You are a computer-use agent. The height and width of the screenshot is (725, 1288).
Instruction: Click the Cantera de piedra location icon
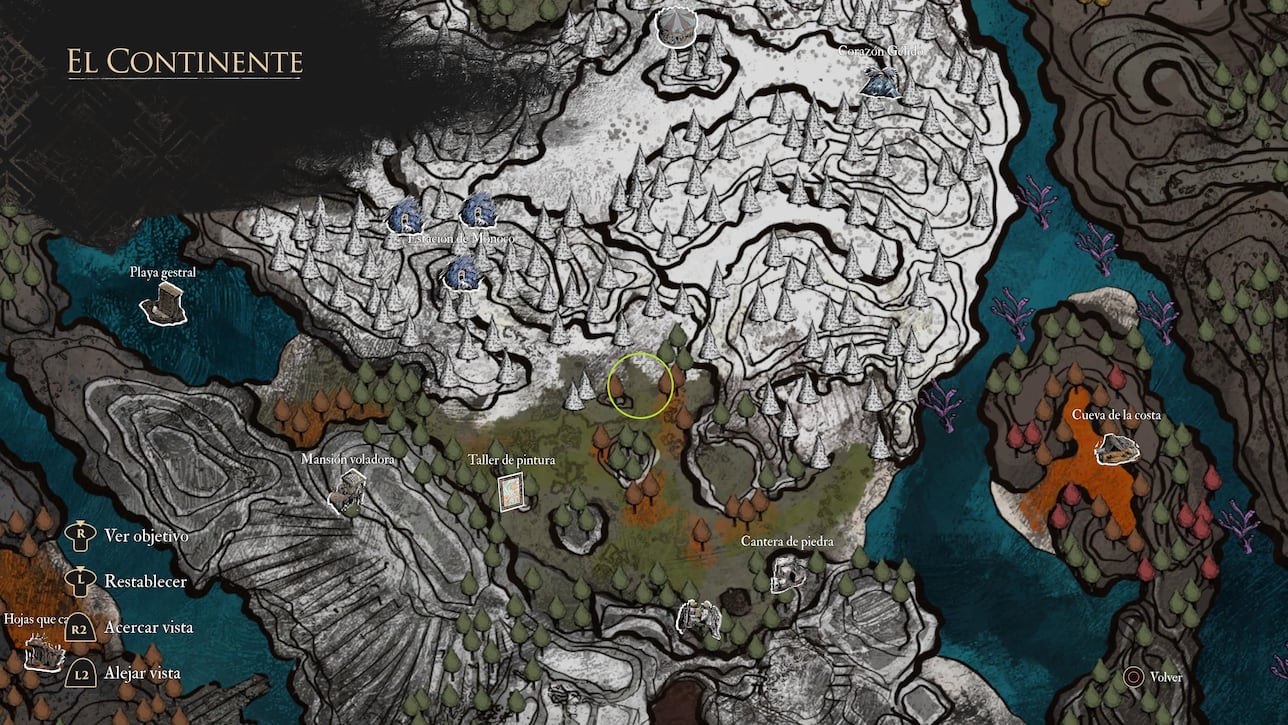click(788, 573)
